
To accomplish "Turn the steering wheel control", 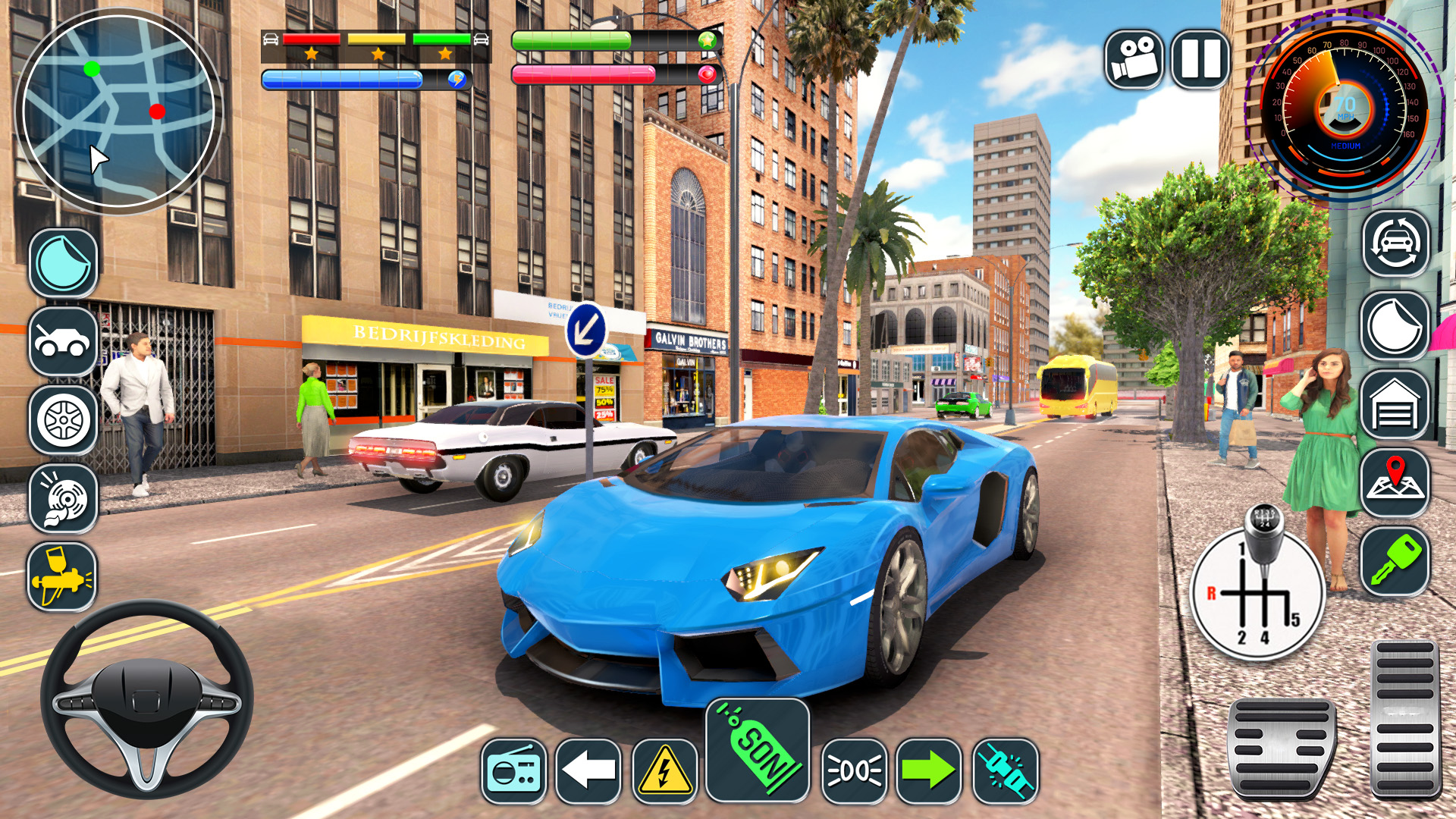I will [x=147, y=699].
